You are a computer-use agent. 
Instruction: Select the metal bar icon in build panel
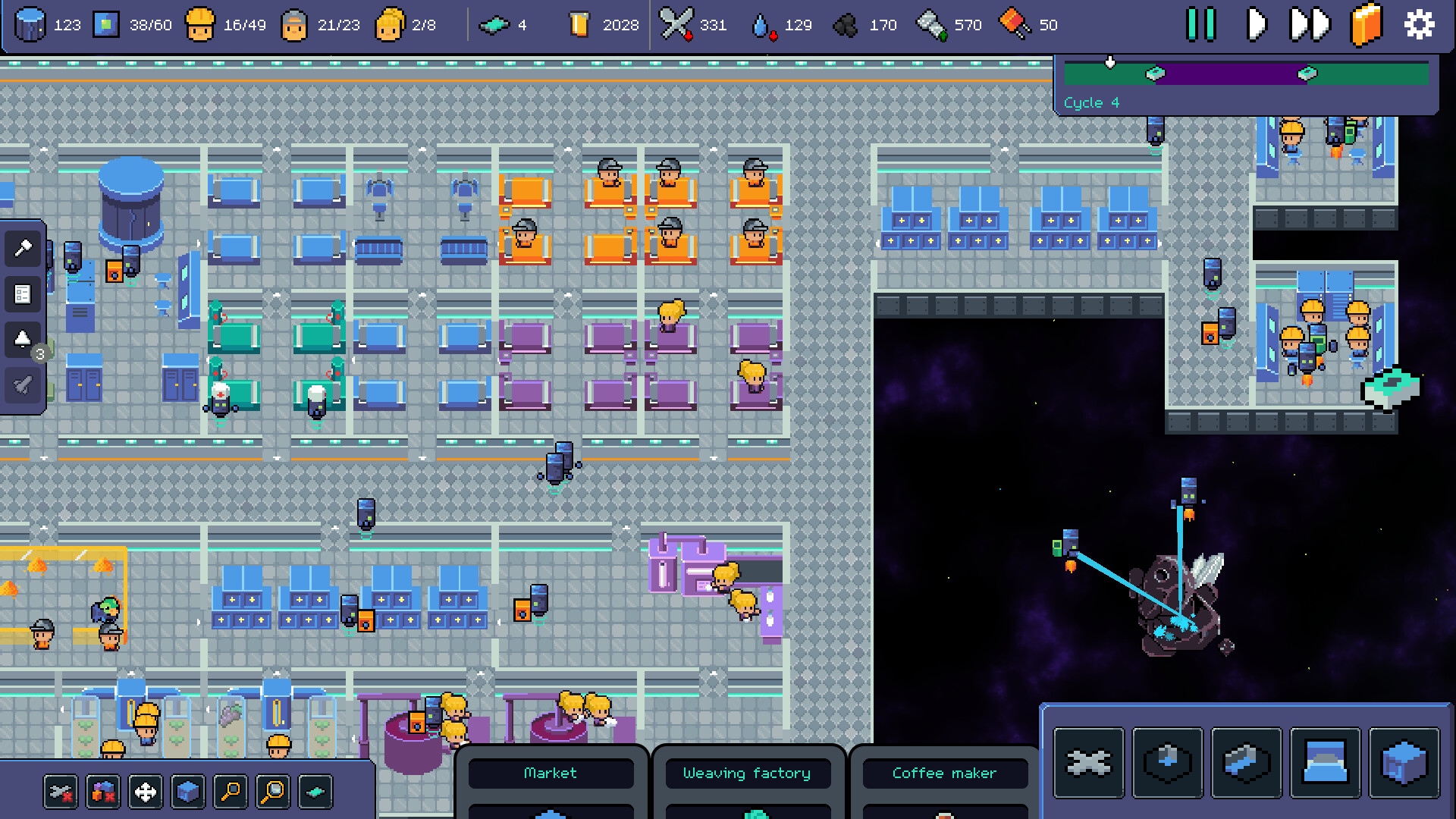click(x=1247, y=764)
